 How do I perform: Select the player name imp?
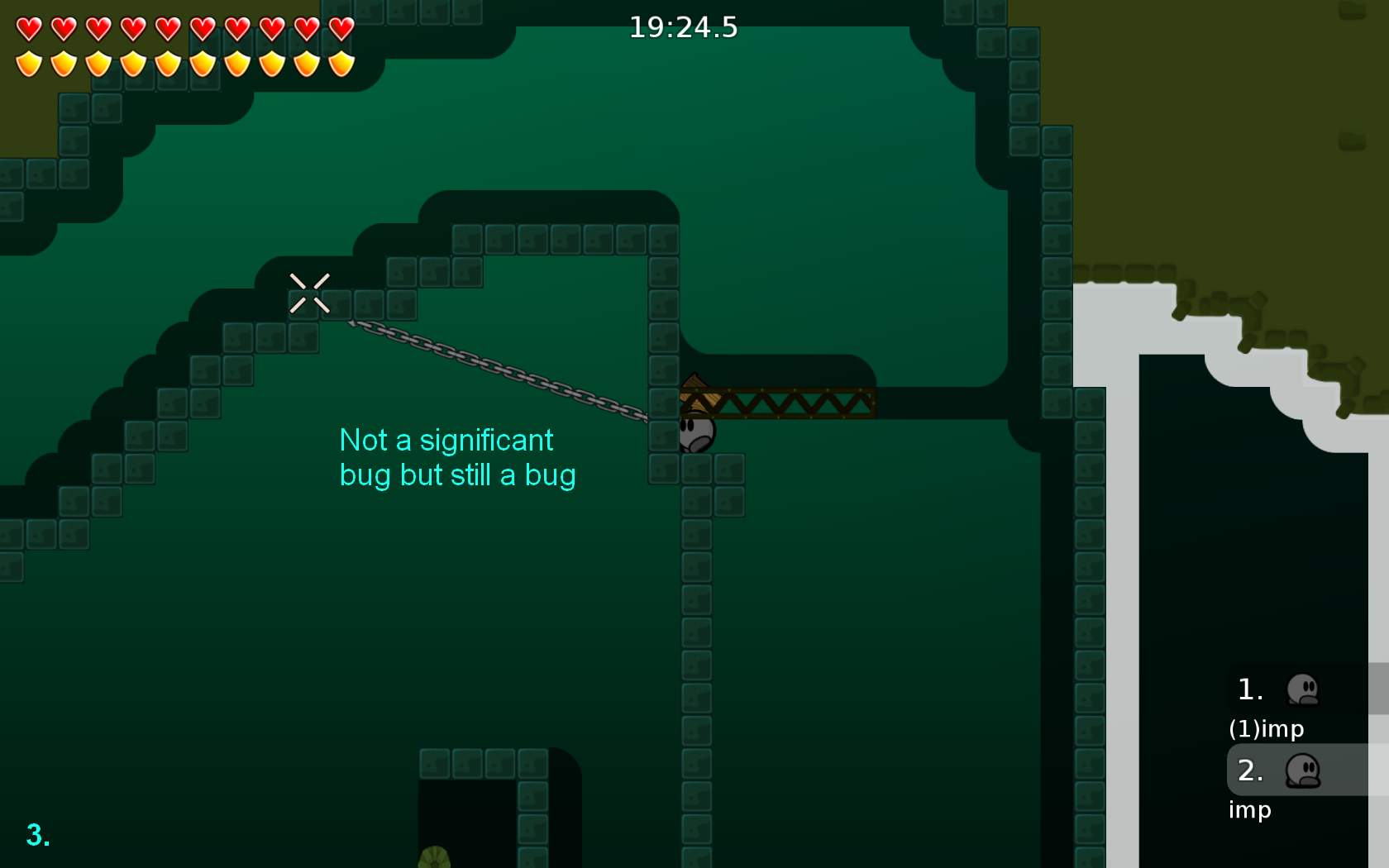1249,810
